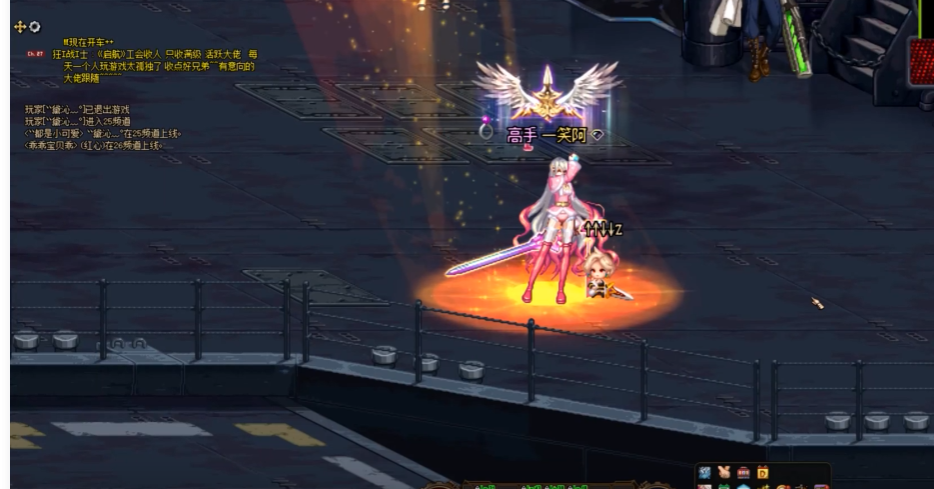Image resolution: width=934 pixels, height=489 pixels.
Task: Click the dark red icon in bottom menu bar
Action: coord(743,472)
